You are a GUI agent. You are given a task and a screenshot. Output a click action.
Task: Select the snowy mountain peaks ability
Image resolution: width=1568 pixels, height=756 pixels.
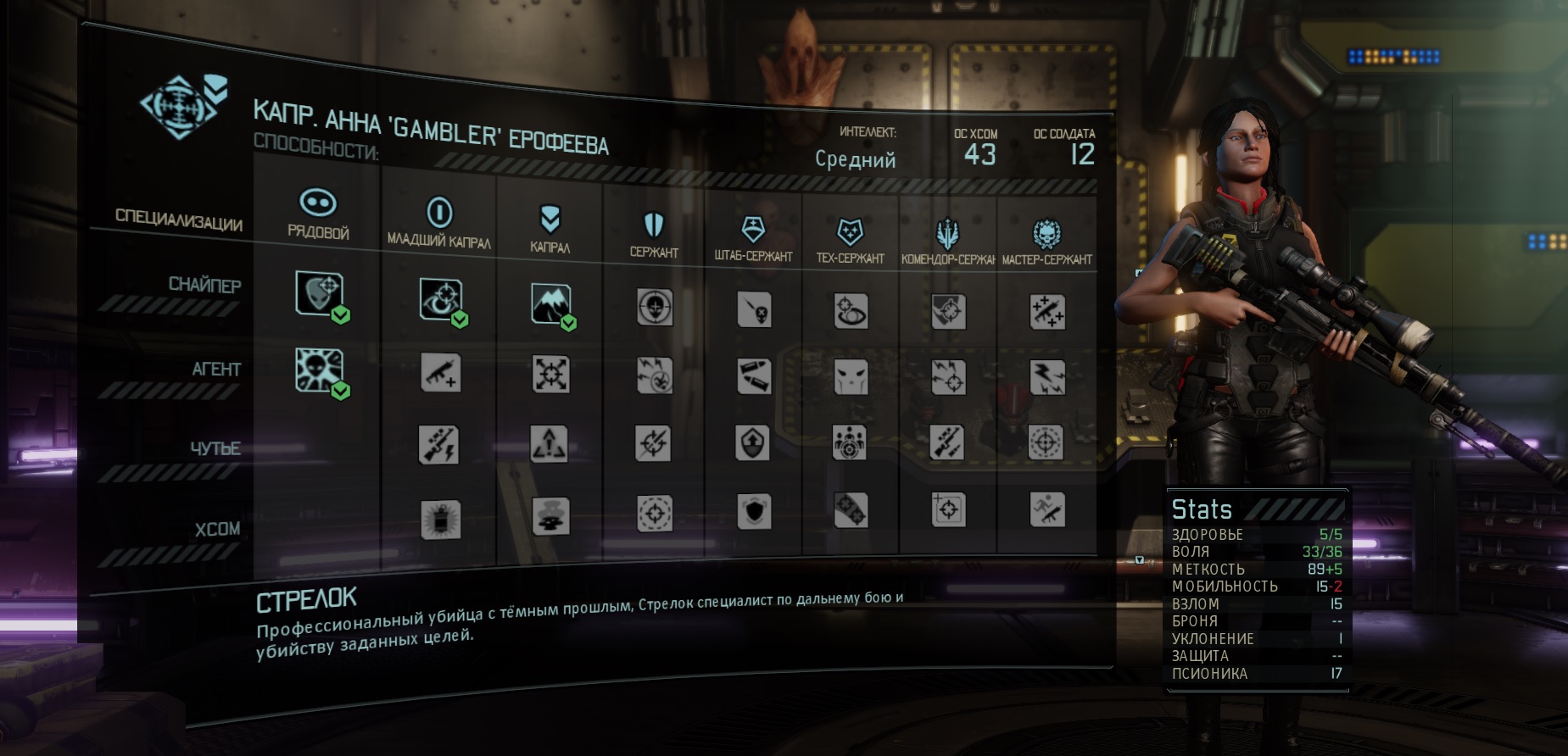(550, 303)
